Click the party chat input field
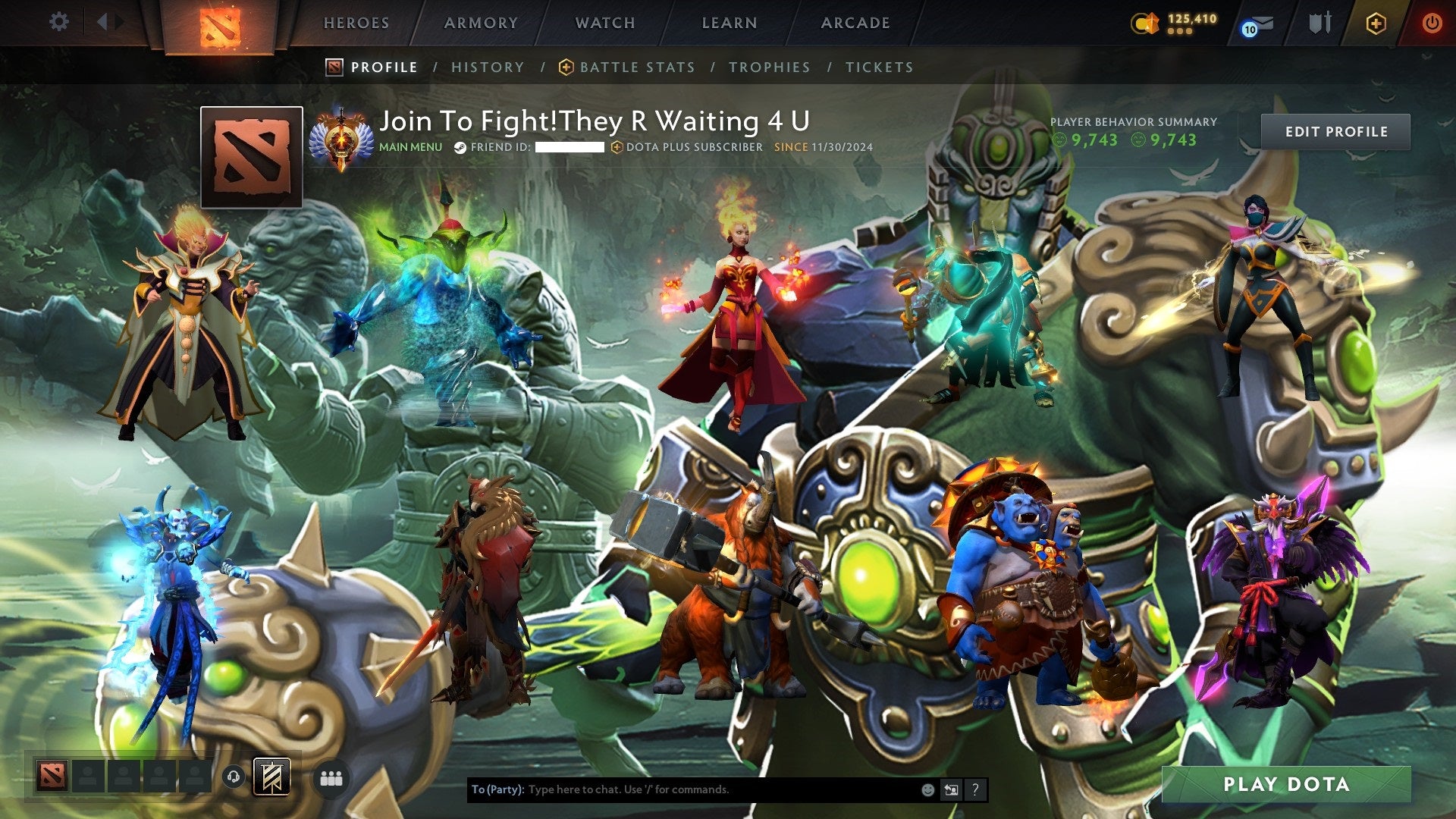The image size is (1456, 819). (x=682, y=789)
